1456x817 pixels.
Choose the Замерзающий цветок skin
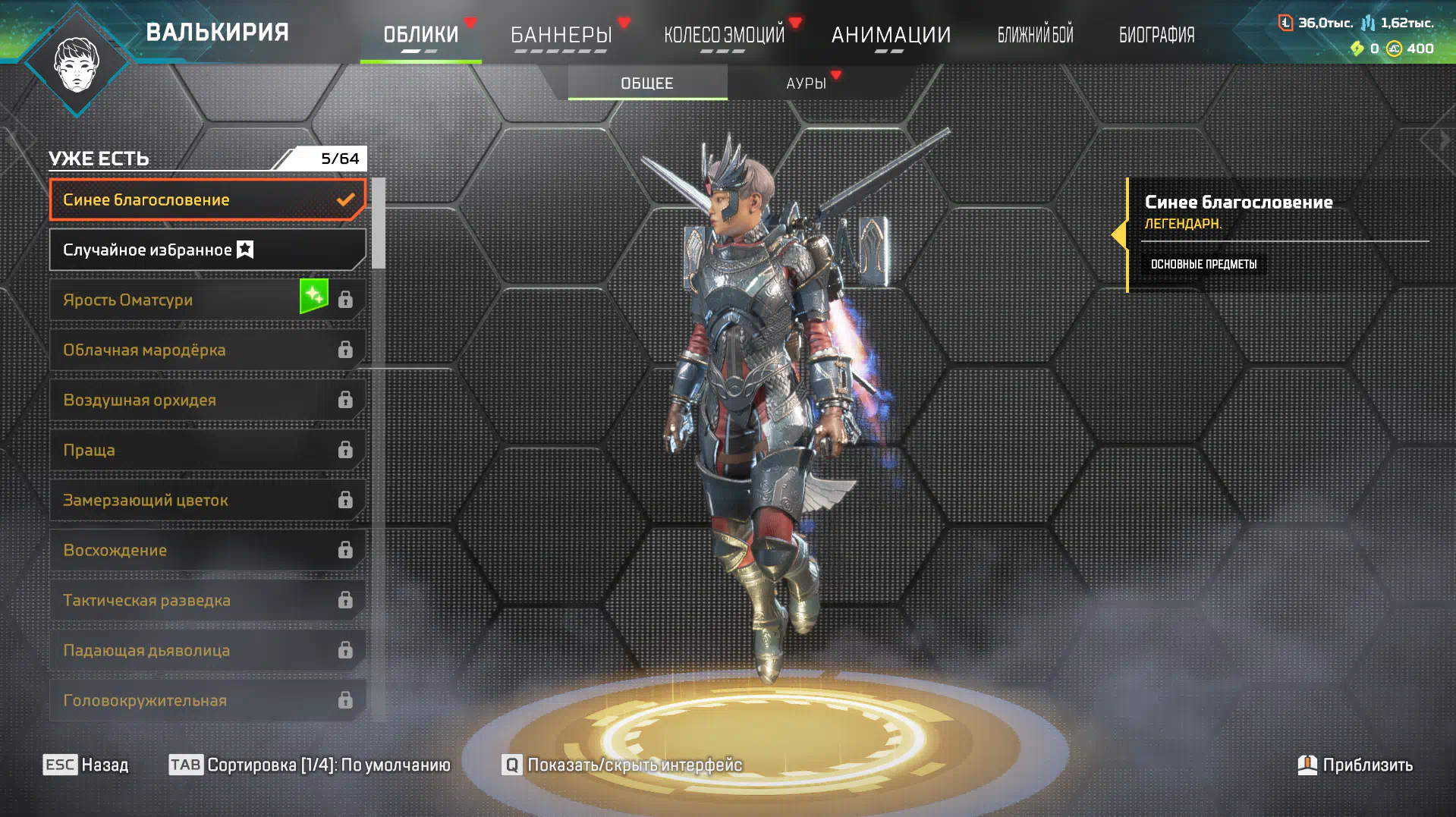(x=206, y=500)
